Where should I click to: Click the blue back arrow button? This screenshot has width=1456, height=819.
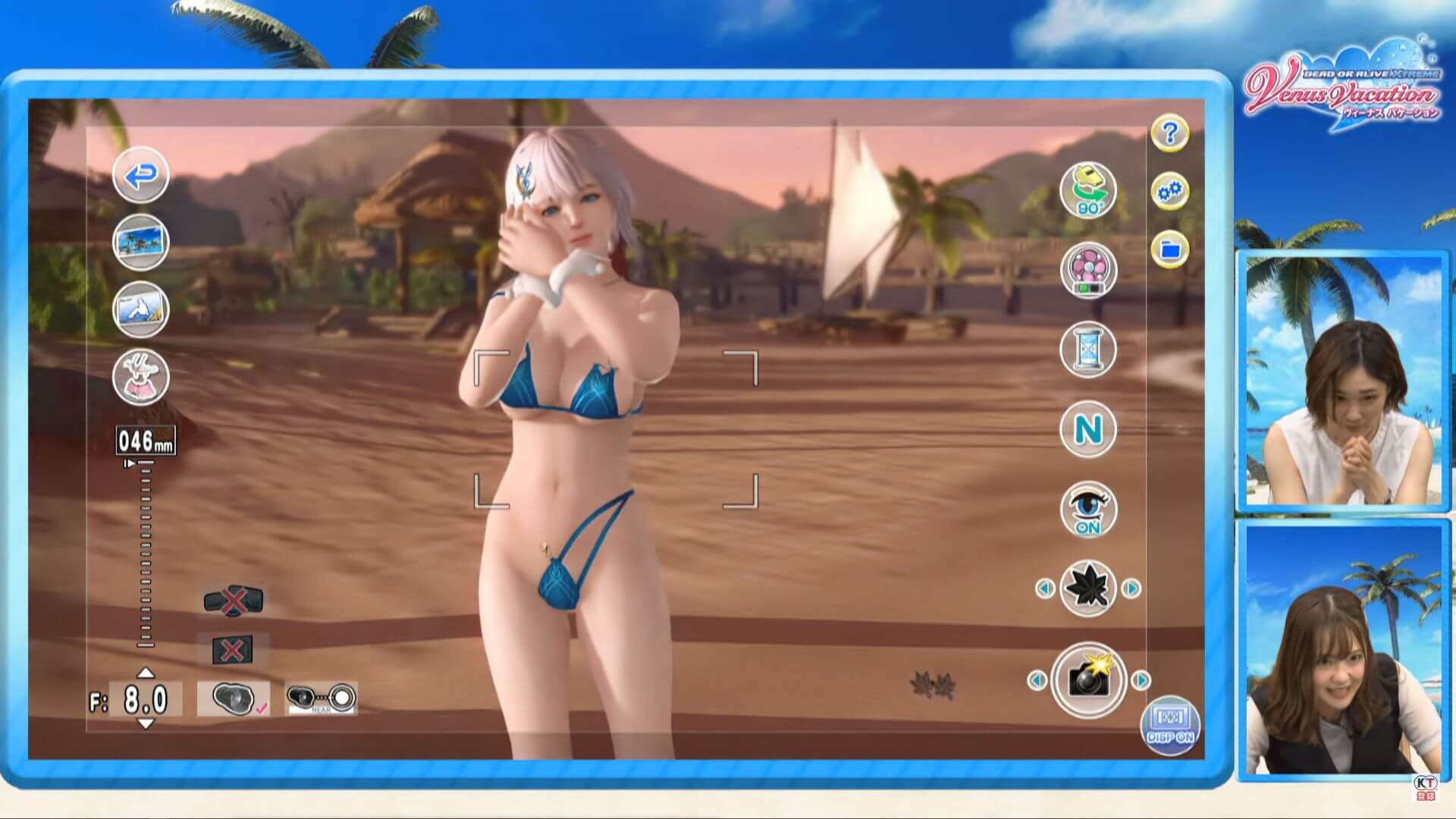point(140,175)
